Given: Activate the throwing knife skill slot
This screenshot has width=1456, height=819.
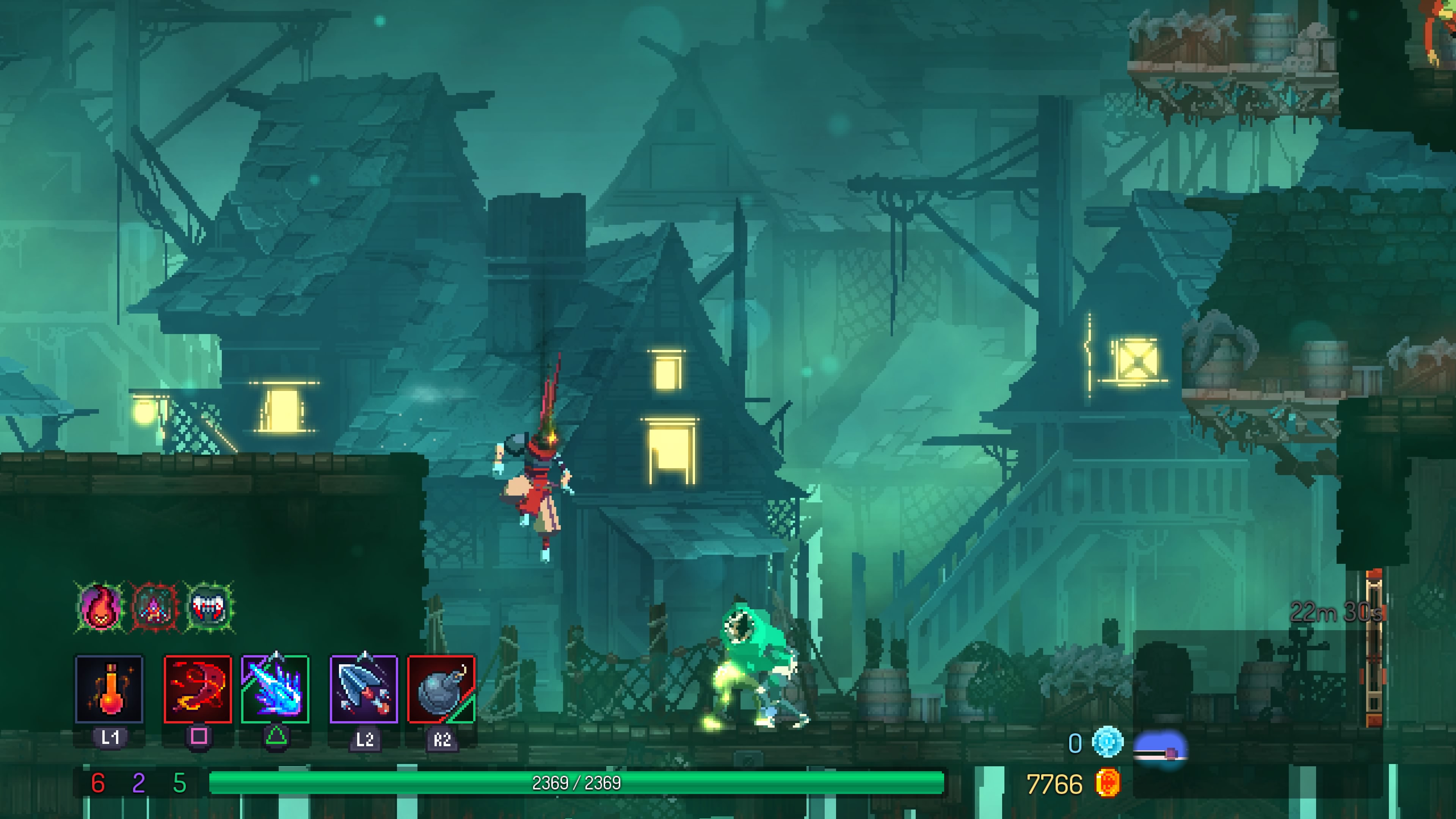Looking at the screenshot, I should click(364, 689).
